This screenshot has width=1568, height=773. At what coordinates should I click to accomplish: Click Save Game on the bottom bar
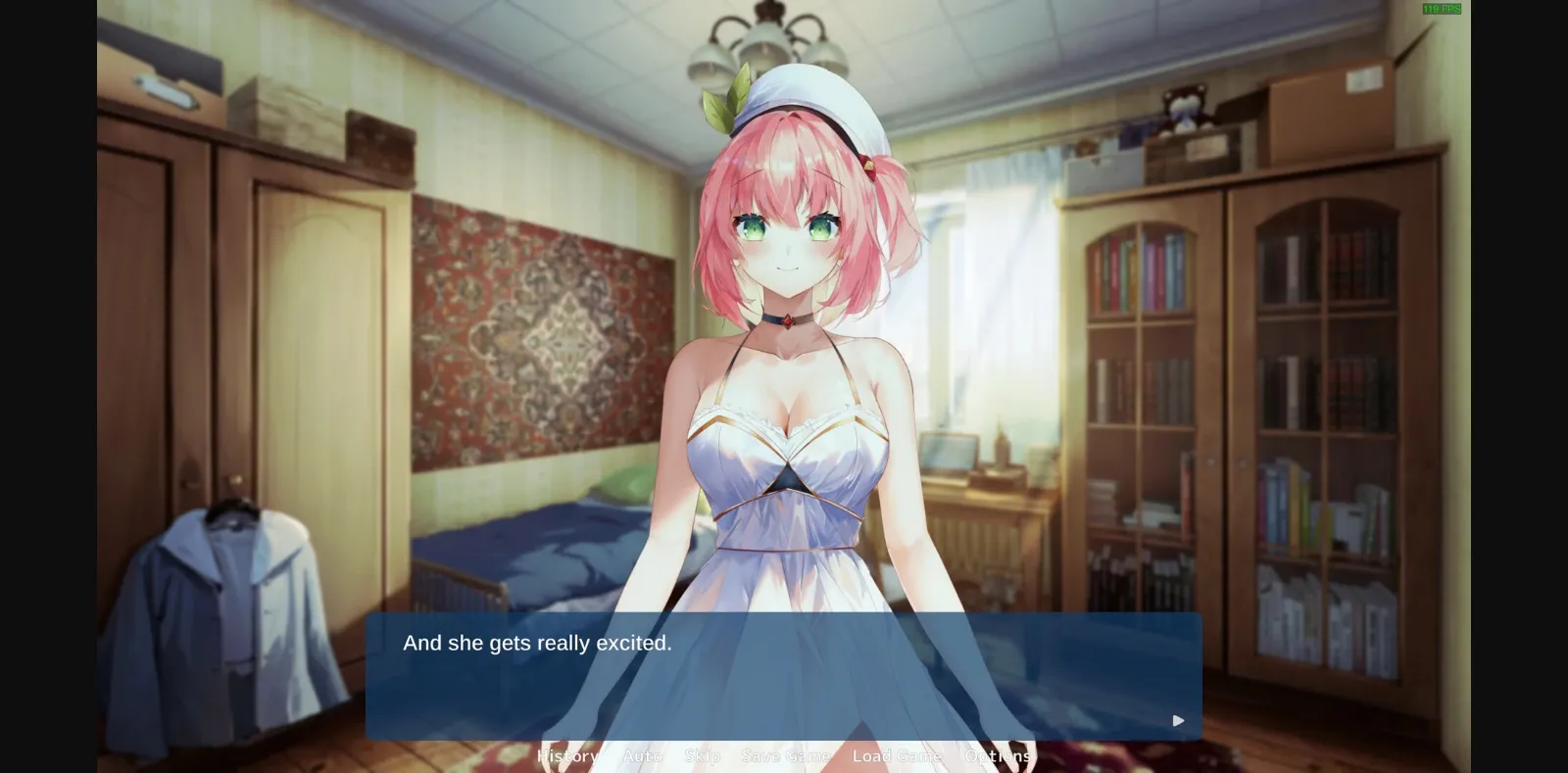787,755
